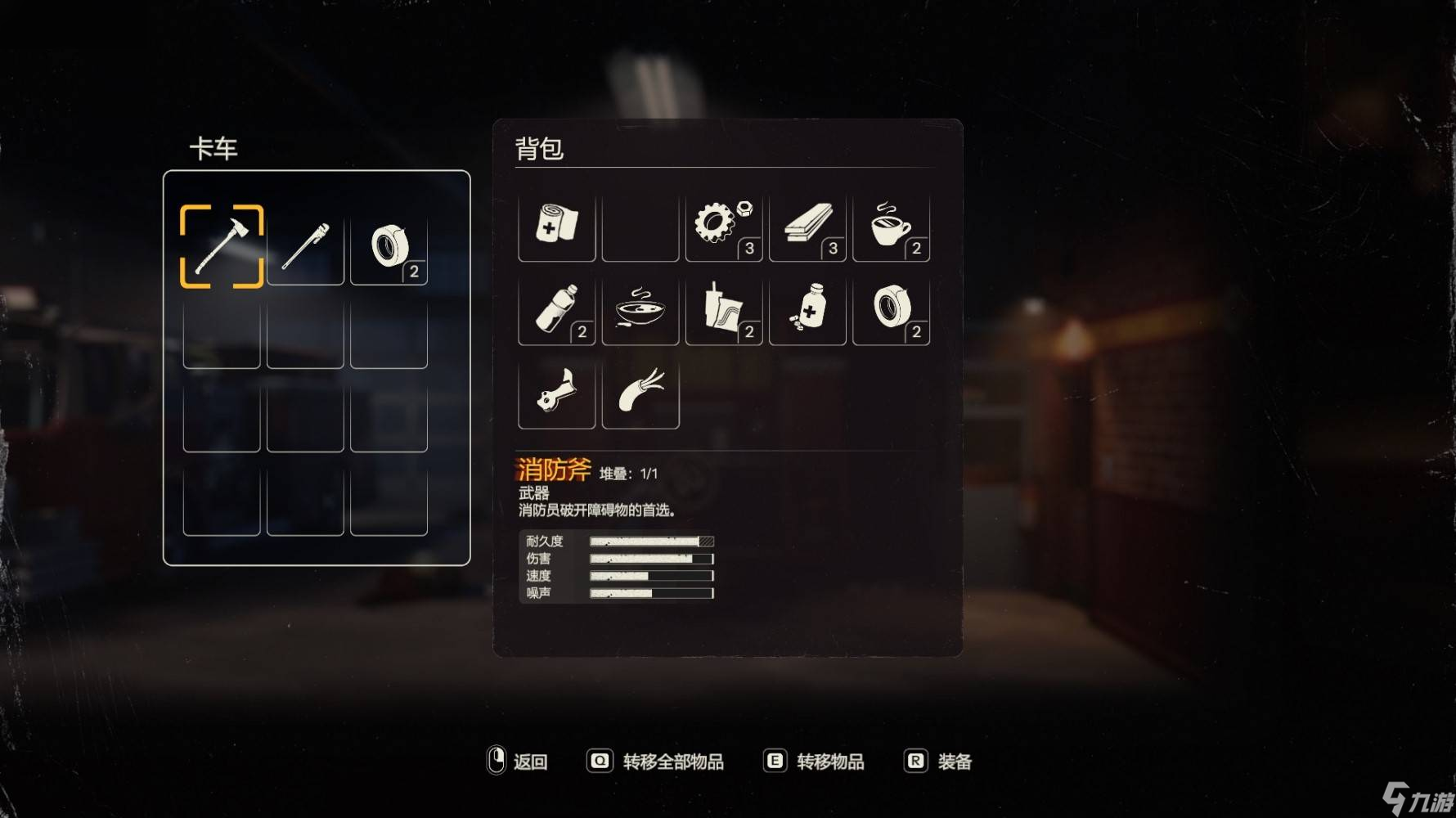Select the duct tape in the backpack
1456x818 pixels.
click(891, 309)
